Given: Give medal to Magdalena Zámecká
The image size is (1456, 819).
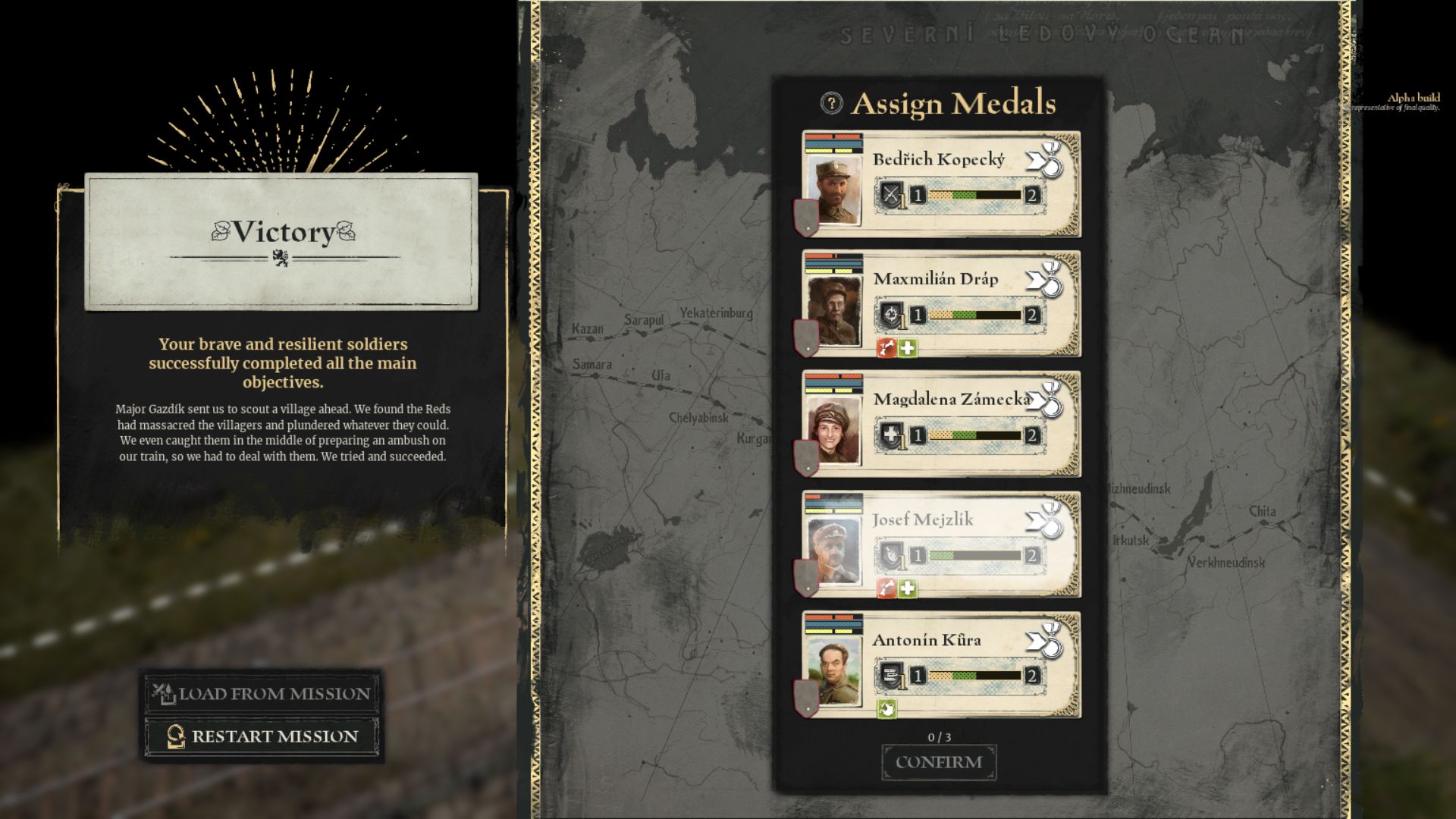Looking at the screenshot, I should click(1046, 400).
